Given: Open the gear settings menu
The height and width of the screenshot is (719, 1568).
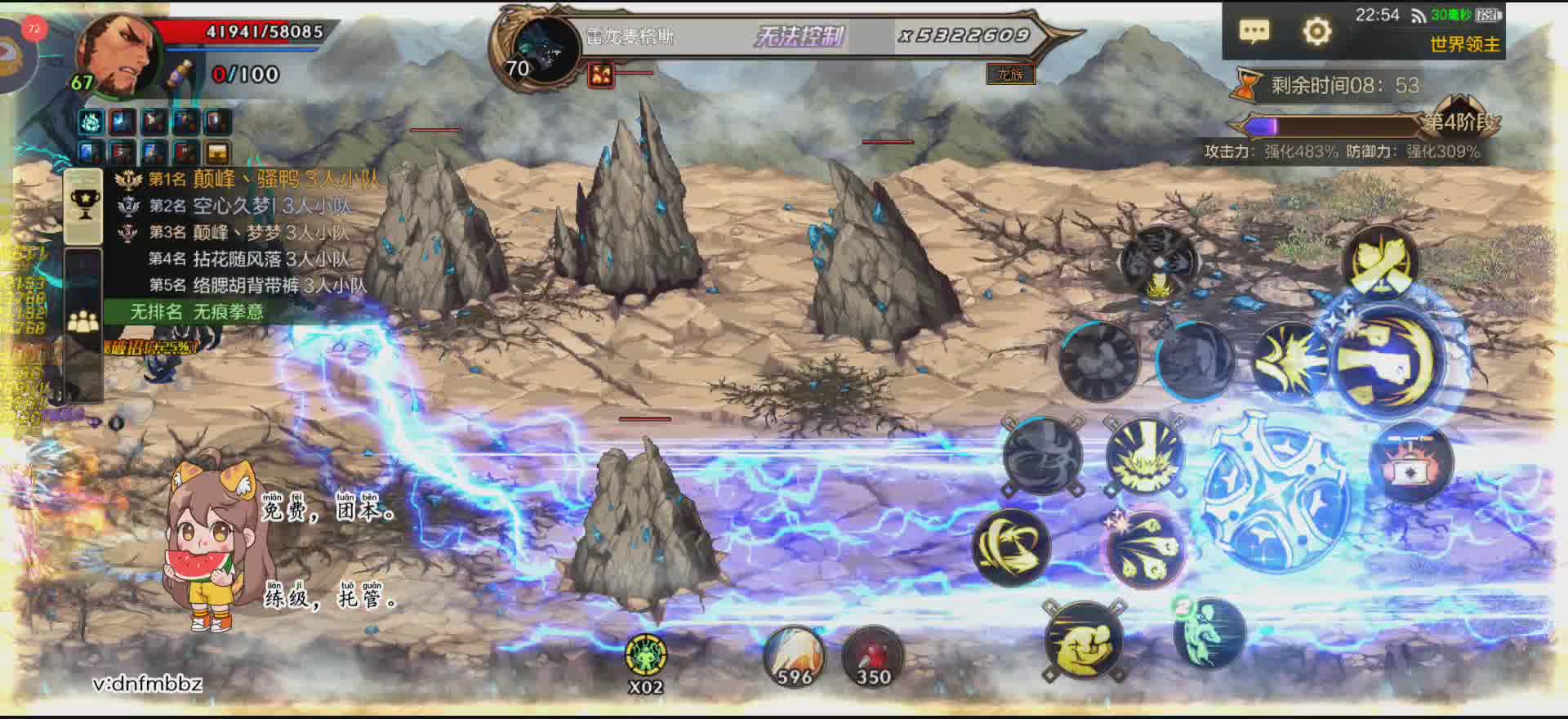Looking at the screenshot, I should (1316, 32).
